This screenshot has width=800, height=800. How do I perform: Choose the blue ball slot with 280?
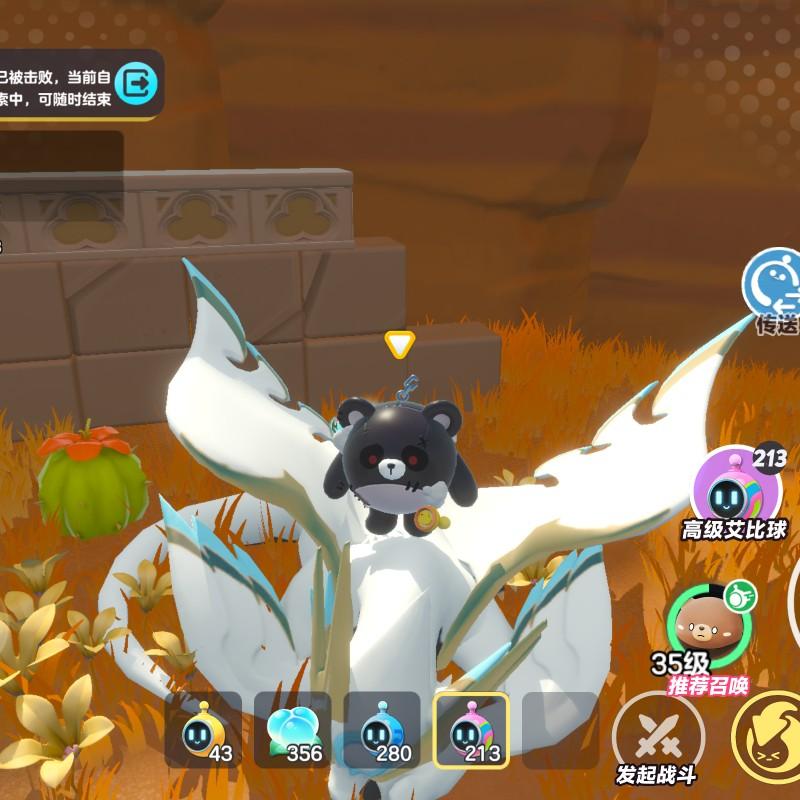(382, 730)
